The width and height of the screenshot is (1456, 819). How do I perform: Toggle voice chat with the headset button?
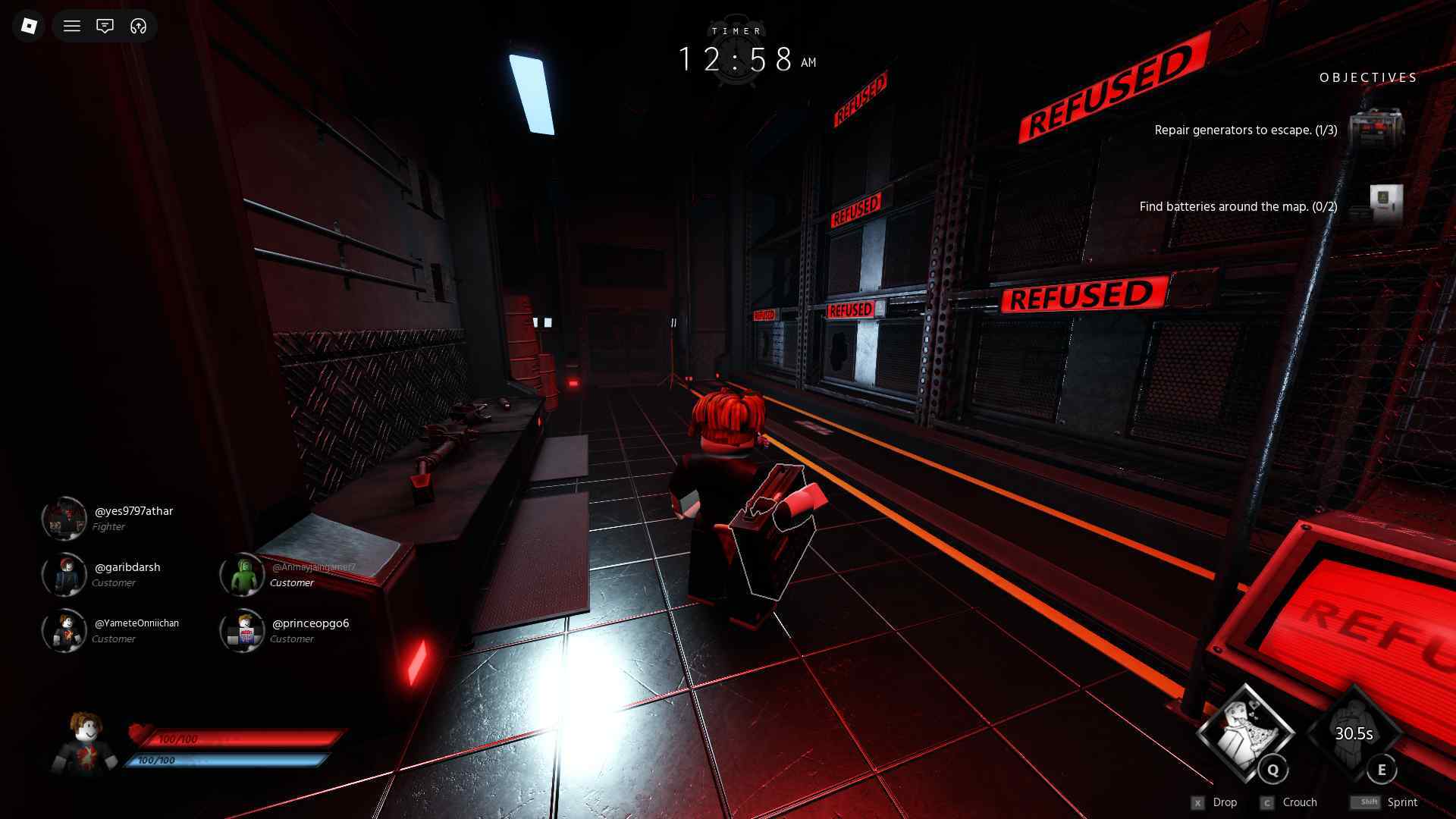pos(138,26)
